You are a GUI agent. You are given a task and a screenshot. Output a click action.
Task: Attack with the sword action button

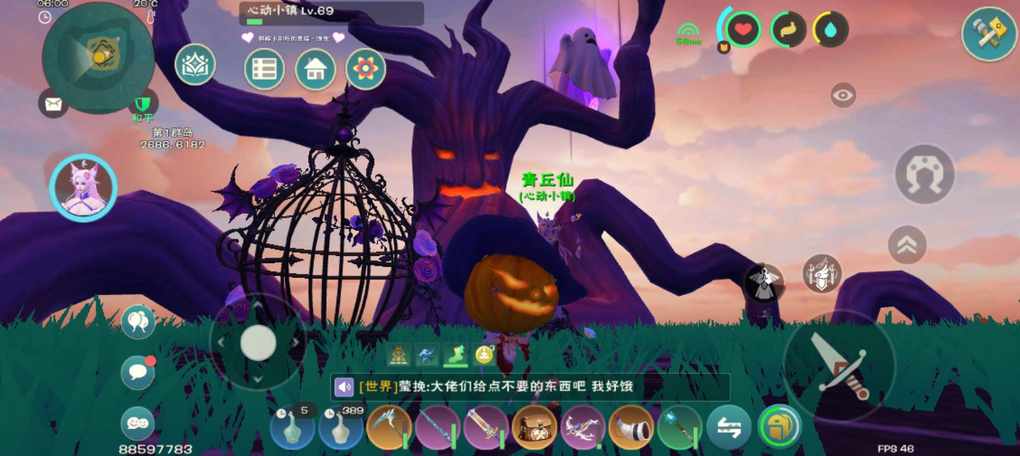point(838,365)
